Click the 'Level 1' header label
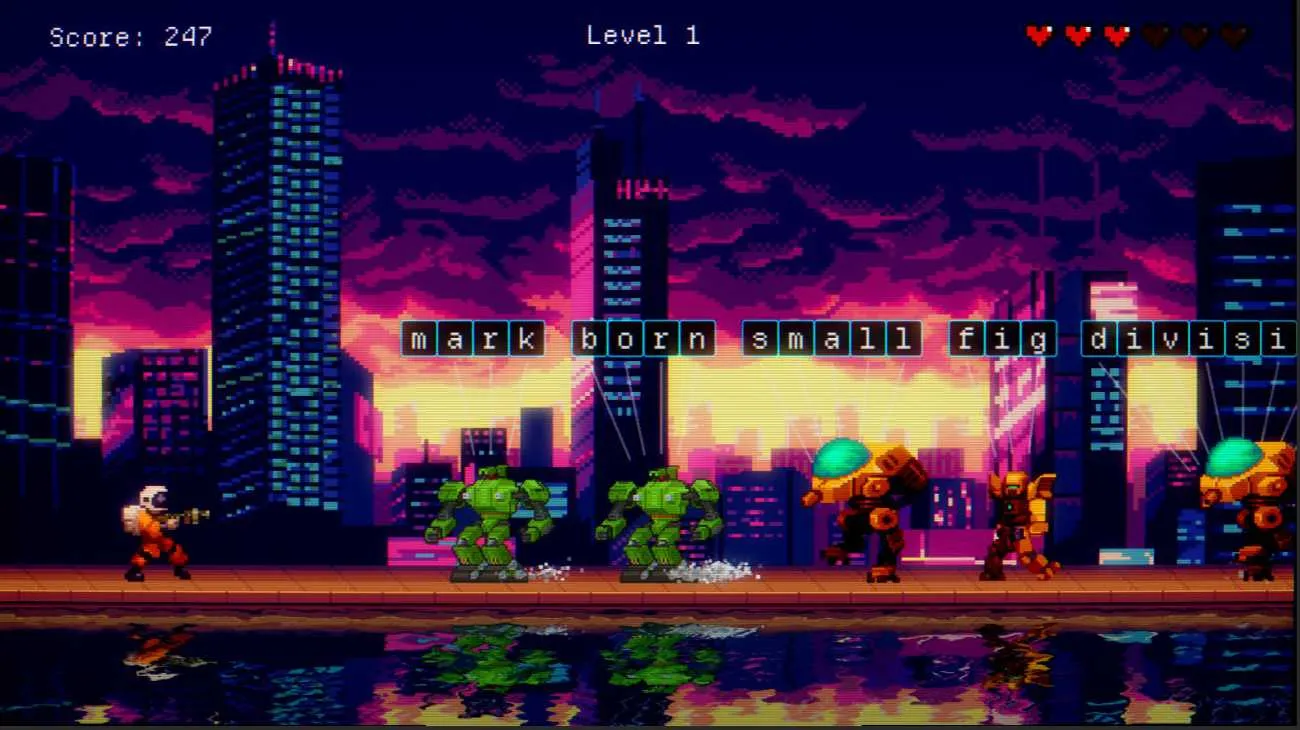The width and height of the screenshot is (1300, 730). pos(641,35)
